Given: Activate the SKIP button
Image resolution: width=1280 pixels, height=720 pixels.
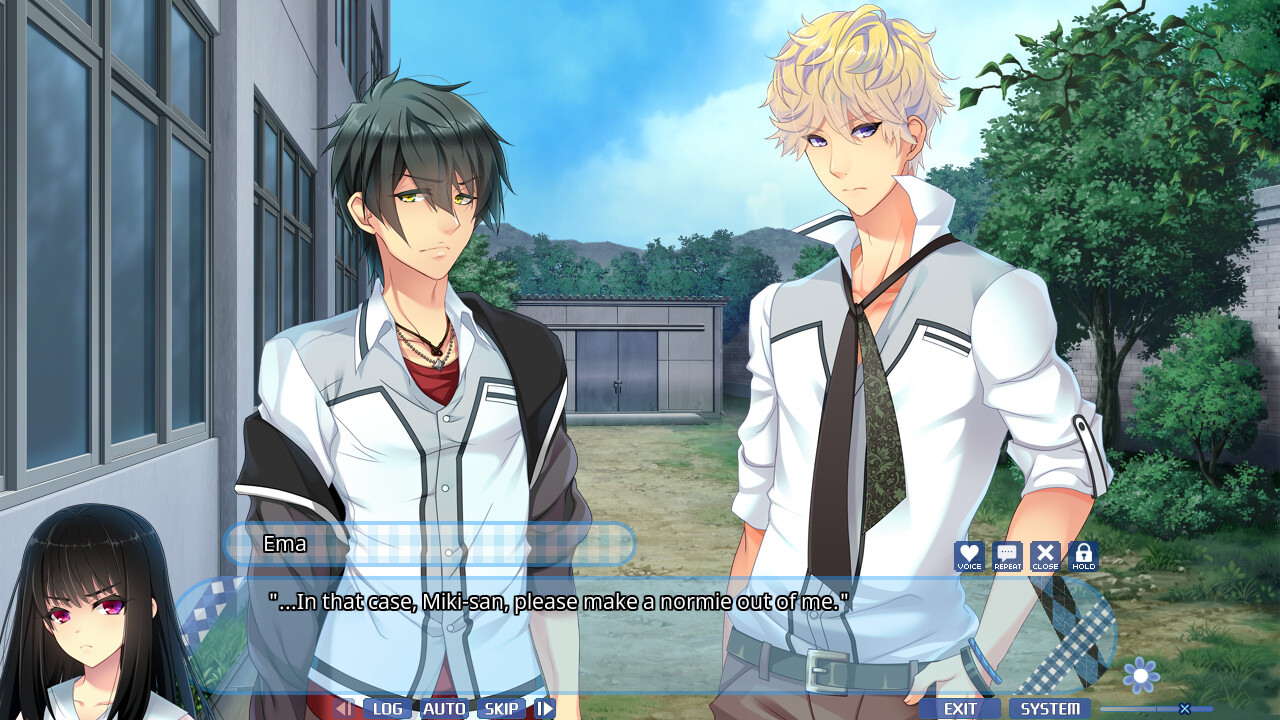Looking at the screenshot, I should point(501,709).
